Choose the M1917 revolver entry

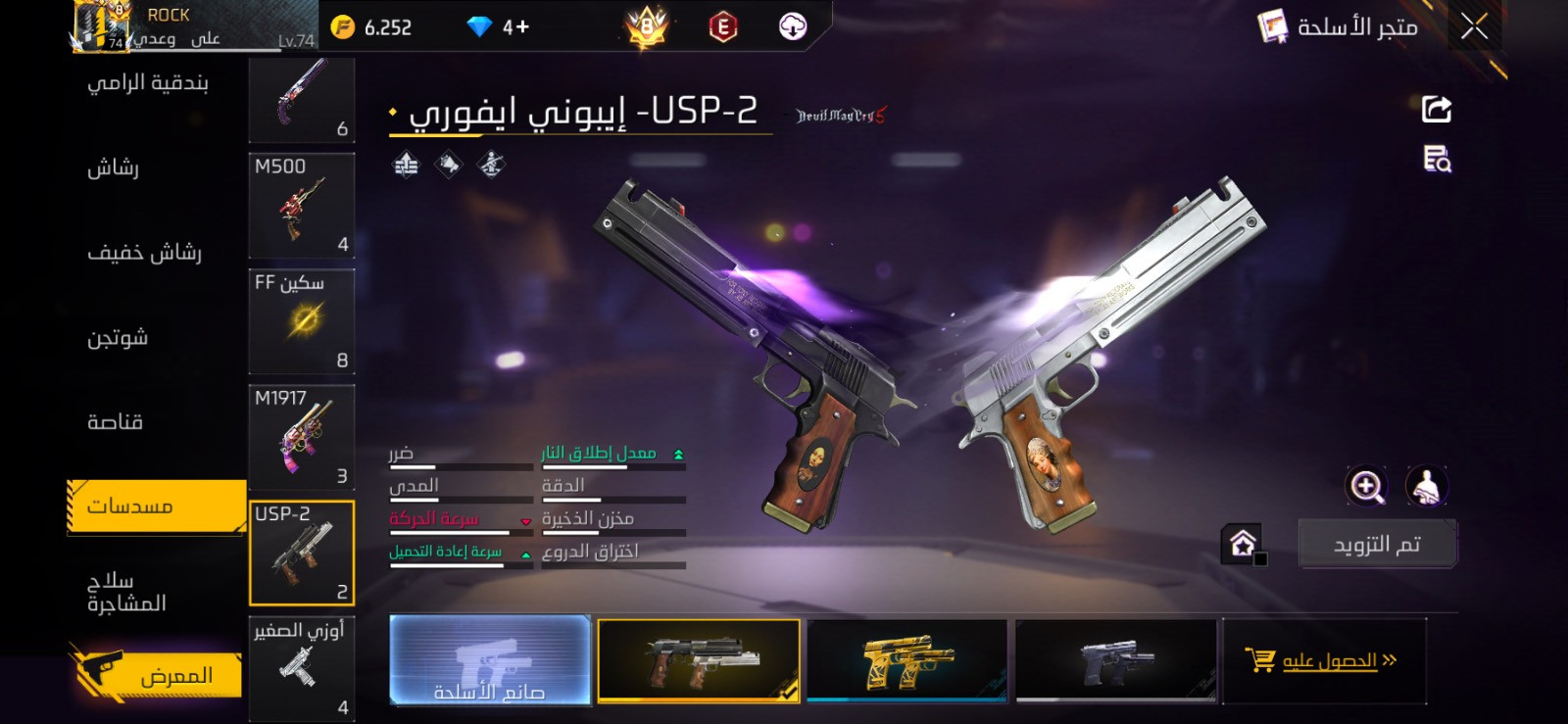coord(302,438)
